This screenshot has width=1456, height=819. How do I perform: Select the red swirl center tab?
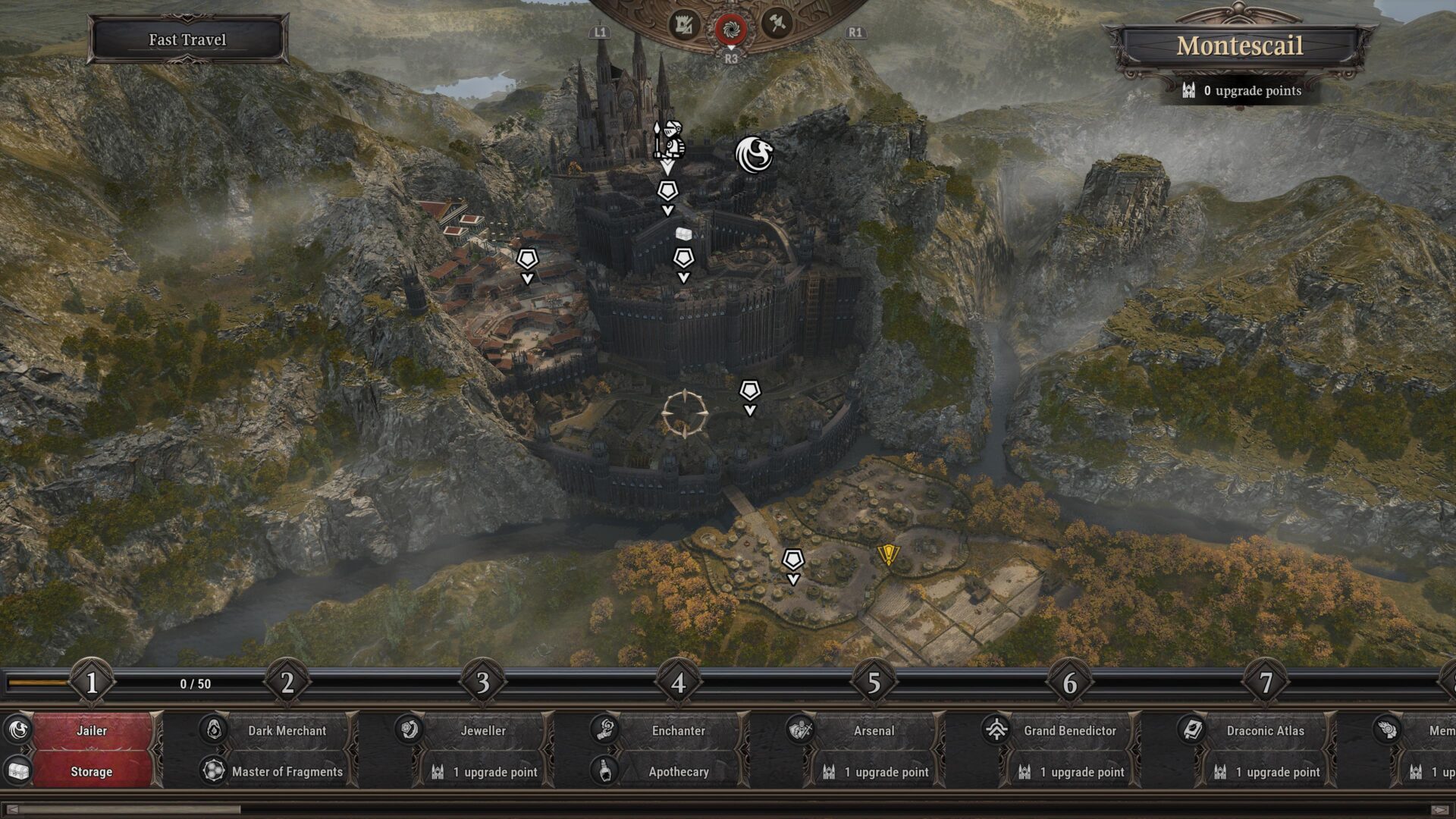pyautogui.click(x=731, y=29)
